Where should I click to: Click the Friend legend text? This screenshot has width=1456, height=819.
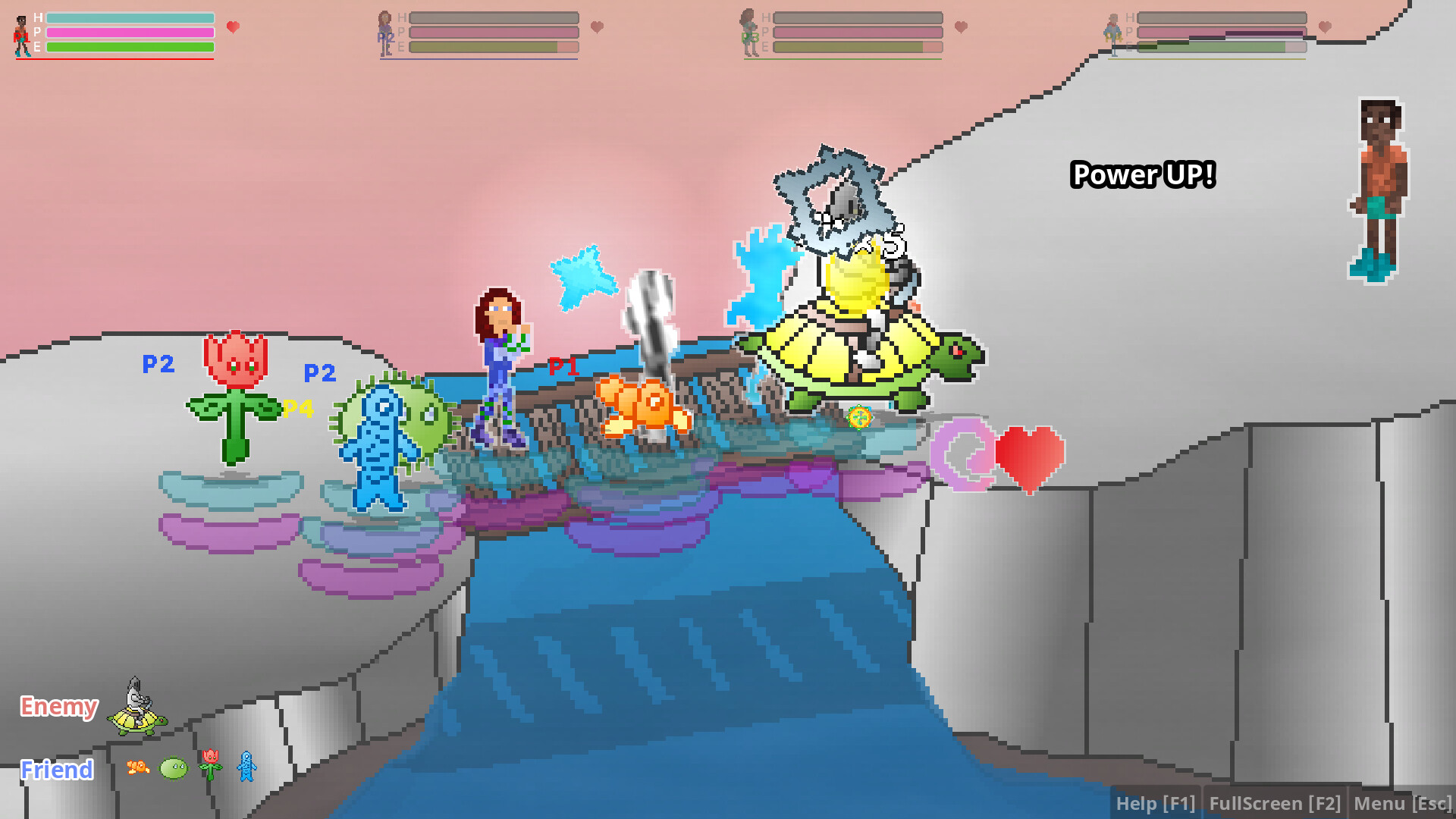tap(57, 770)
